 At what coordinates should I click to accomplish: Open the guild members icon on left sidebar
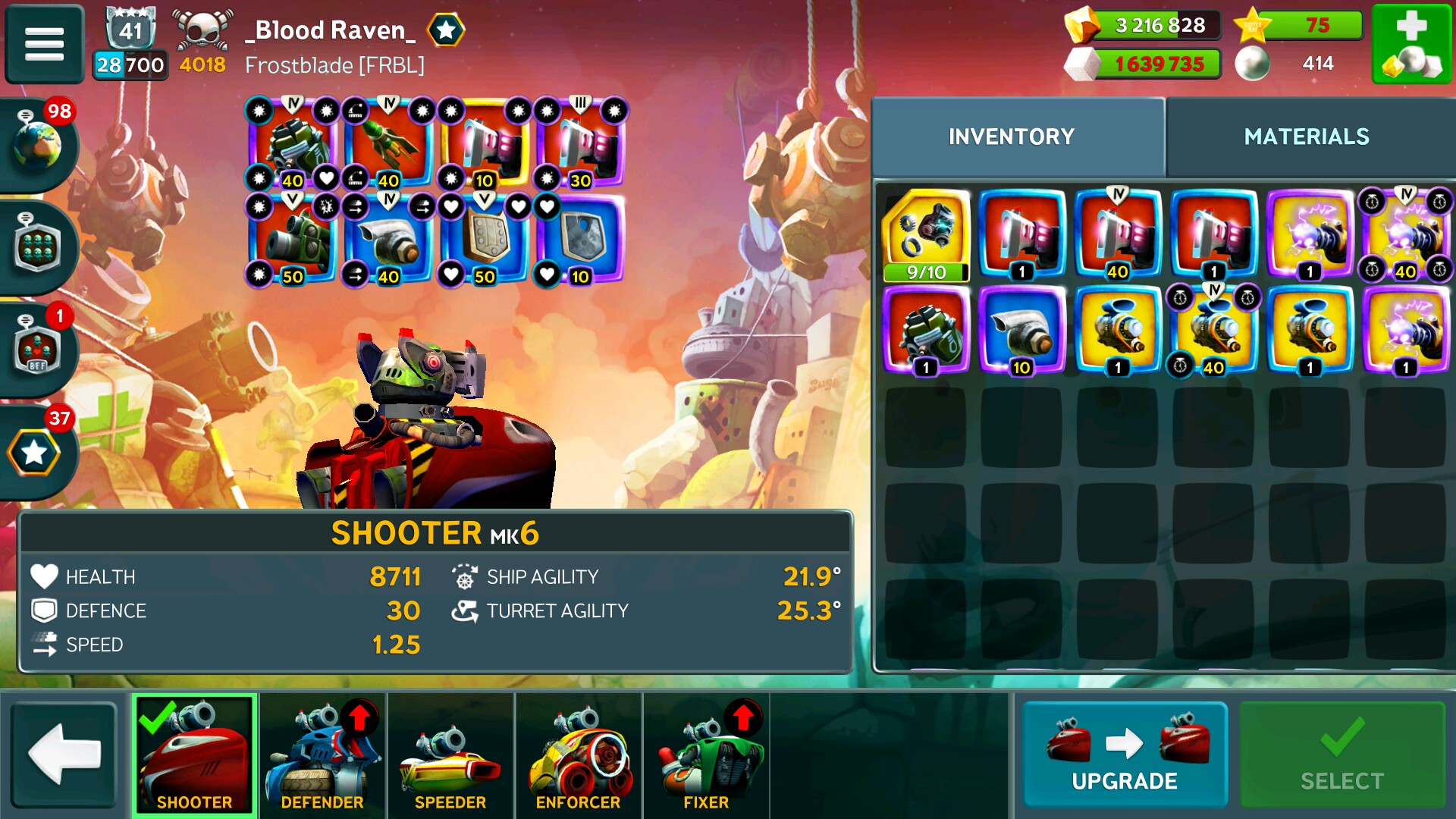coord(36,246)
